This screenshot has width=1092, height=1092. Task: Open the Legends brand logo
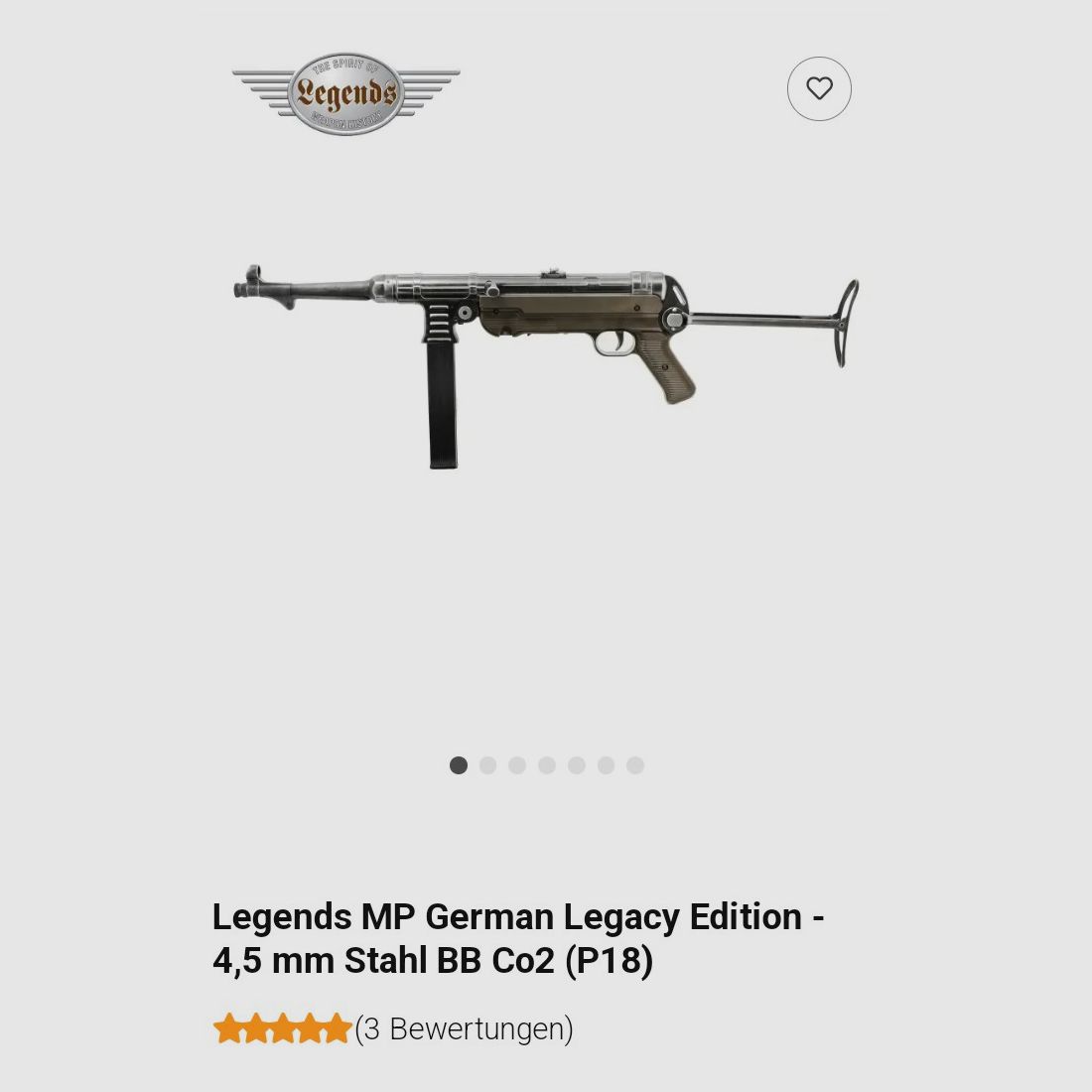345,93
